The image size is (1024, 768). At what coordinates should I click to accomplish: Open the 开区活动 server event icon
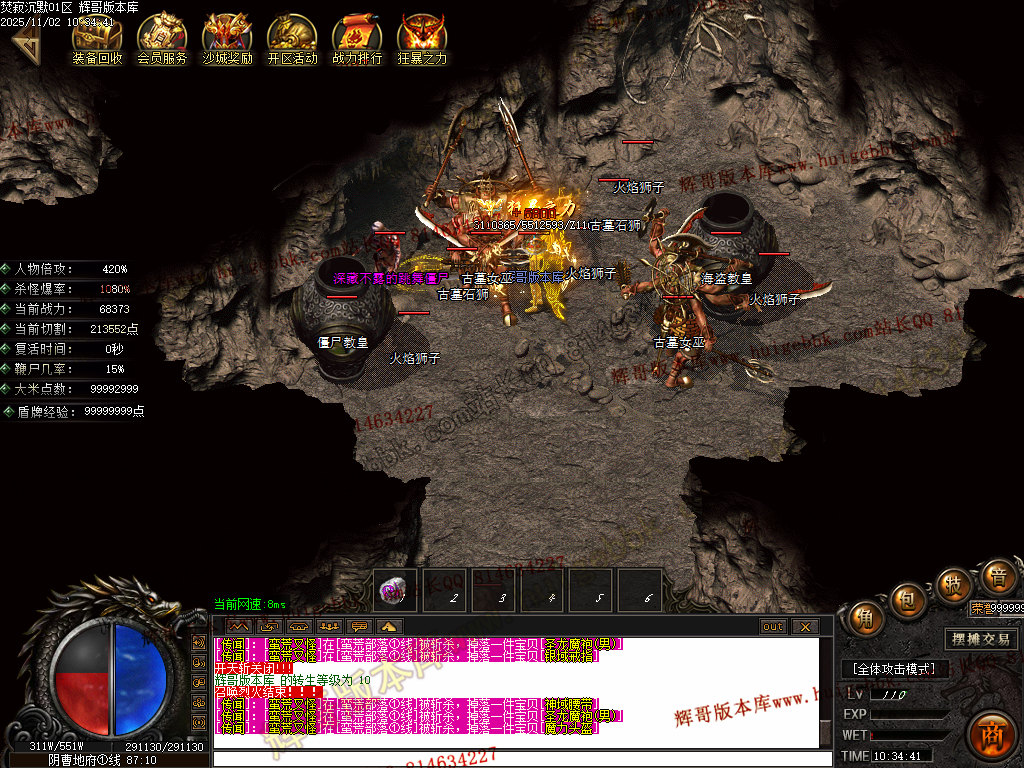tap(292, 38)
